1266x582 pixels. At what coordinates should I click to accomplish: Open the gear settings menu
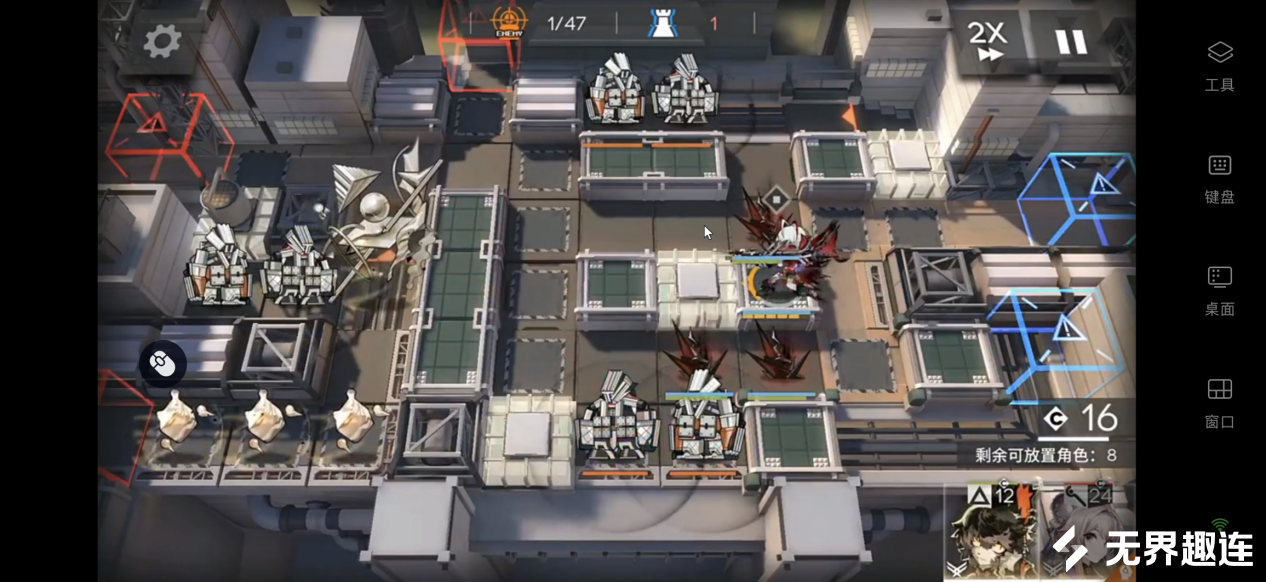click(162, 41)
